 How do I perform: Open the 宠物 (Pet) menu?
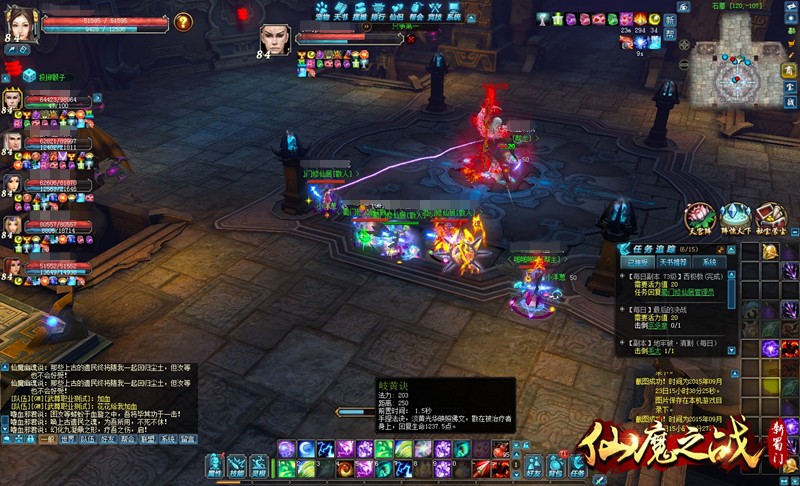[322, 11]
